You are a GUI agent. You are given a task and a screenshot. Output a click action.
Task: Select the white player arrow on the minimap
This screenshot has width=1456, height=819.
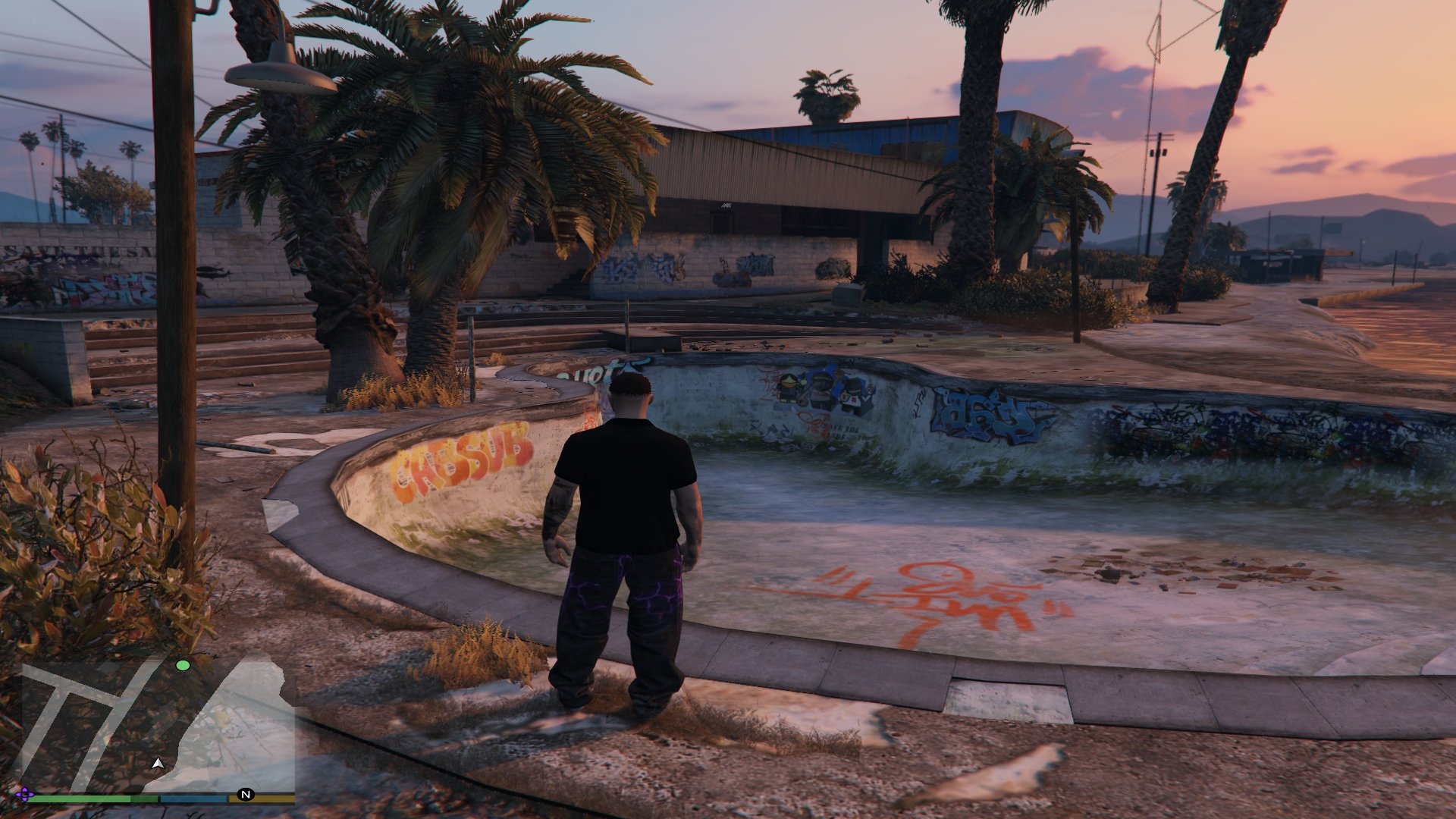tap(158, 763)
